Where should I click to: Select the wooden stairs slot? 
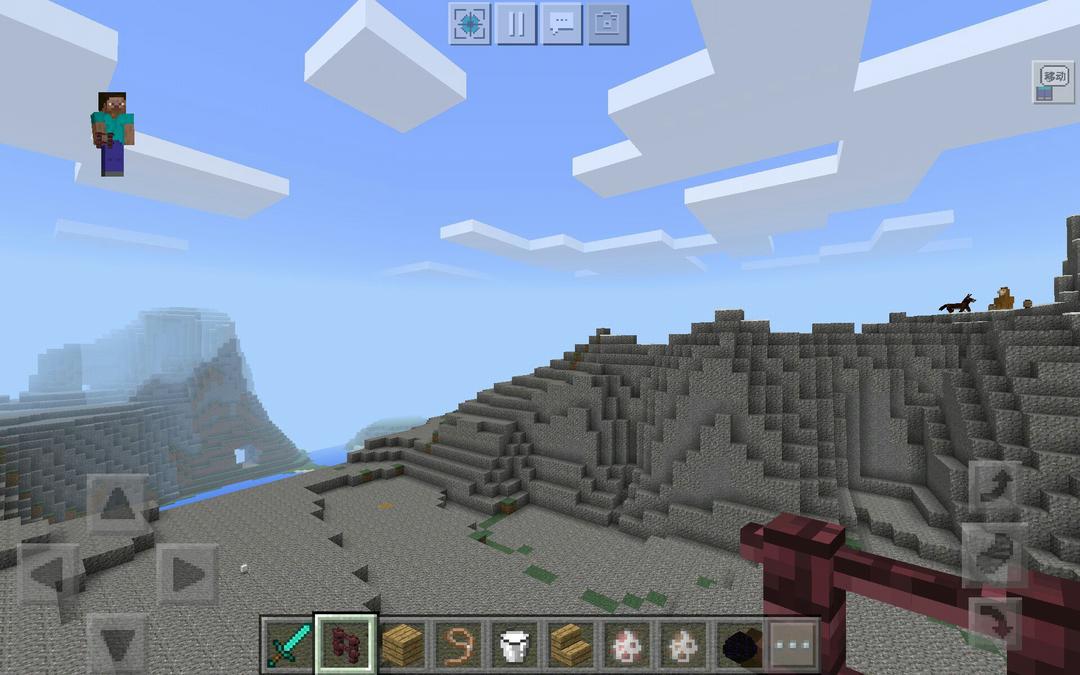570,645
